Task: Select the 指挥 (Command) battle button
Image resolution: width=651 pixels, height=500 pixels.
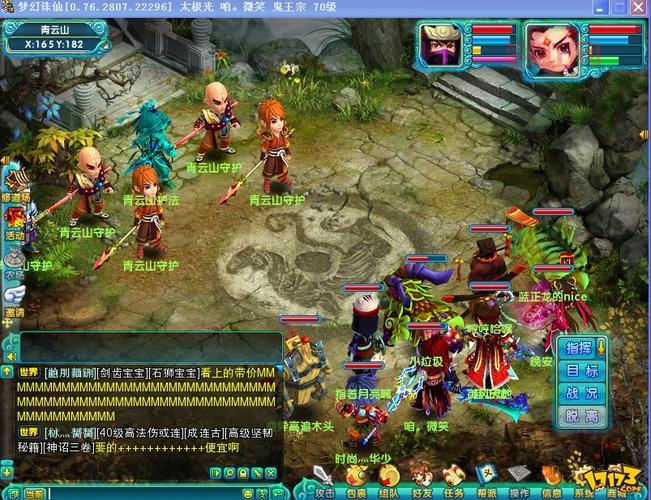Action: click(579, 347)
